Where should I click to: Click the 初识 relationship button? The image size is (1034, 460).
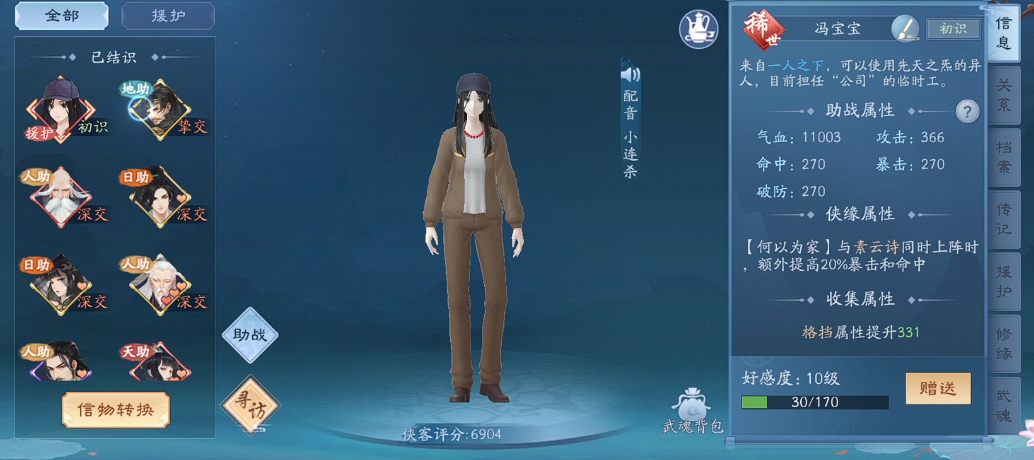(x=952, y=29)
